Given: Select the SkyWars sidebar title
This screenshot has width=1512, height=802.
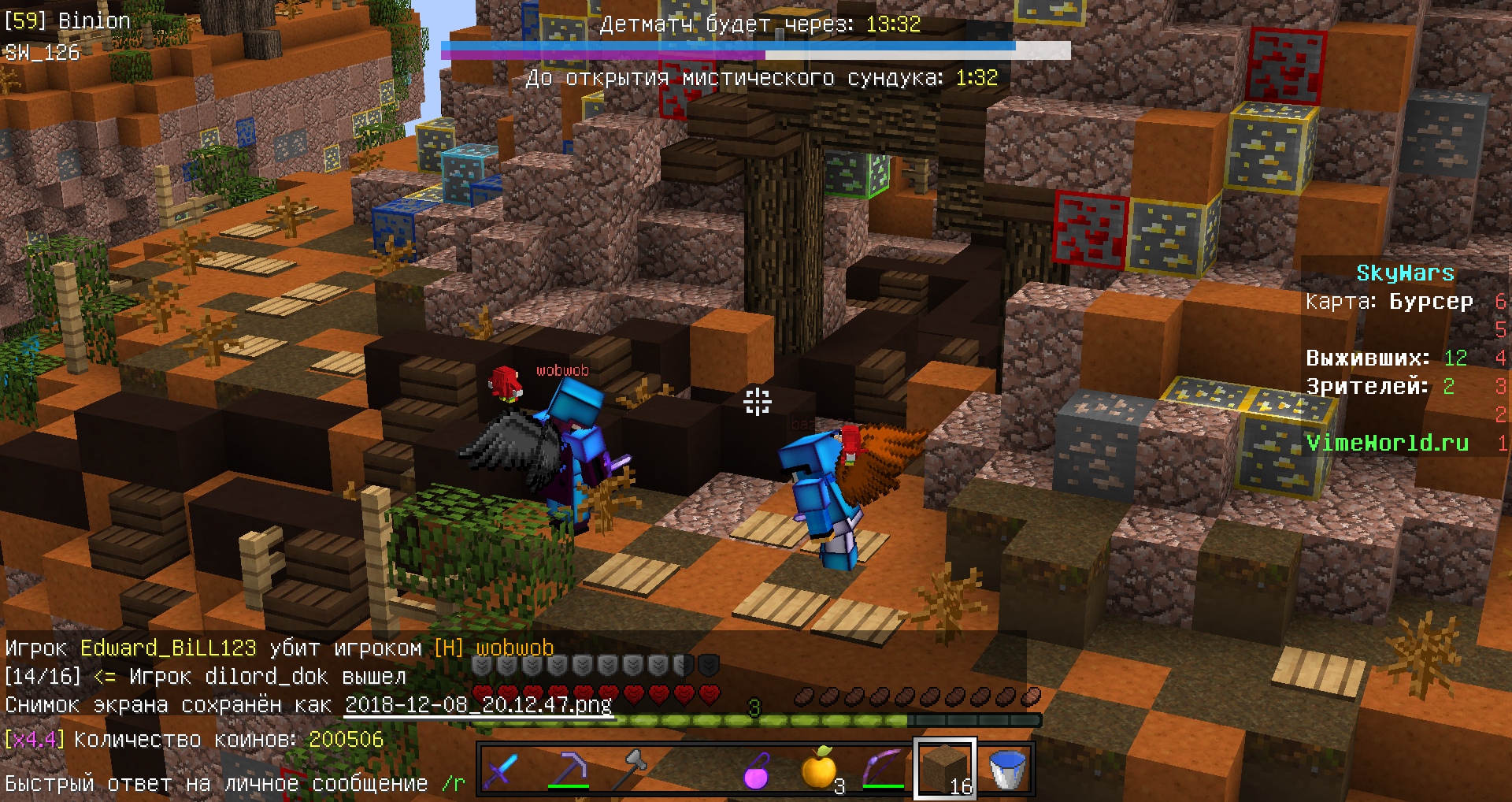Looking at the screenshot, I should point(1406,272).
